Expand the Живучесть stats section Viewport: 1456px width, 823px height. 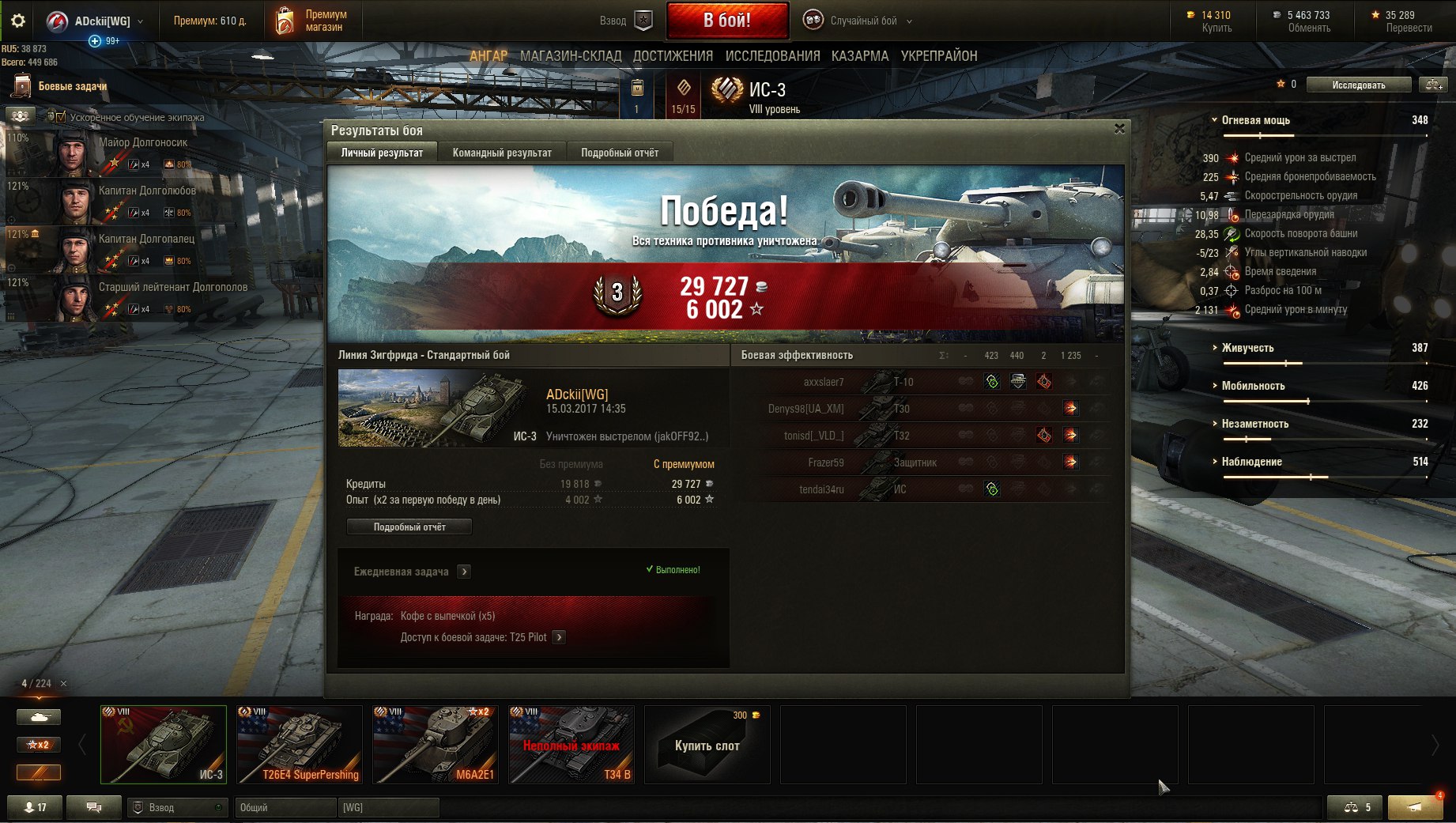tap(1247, 348)
